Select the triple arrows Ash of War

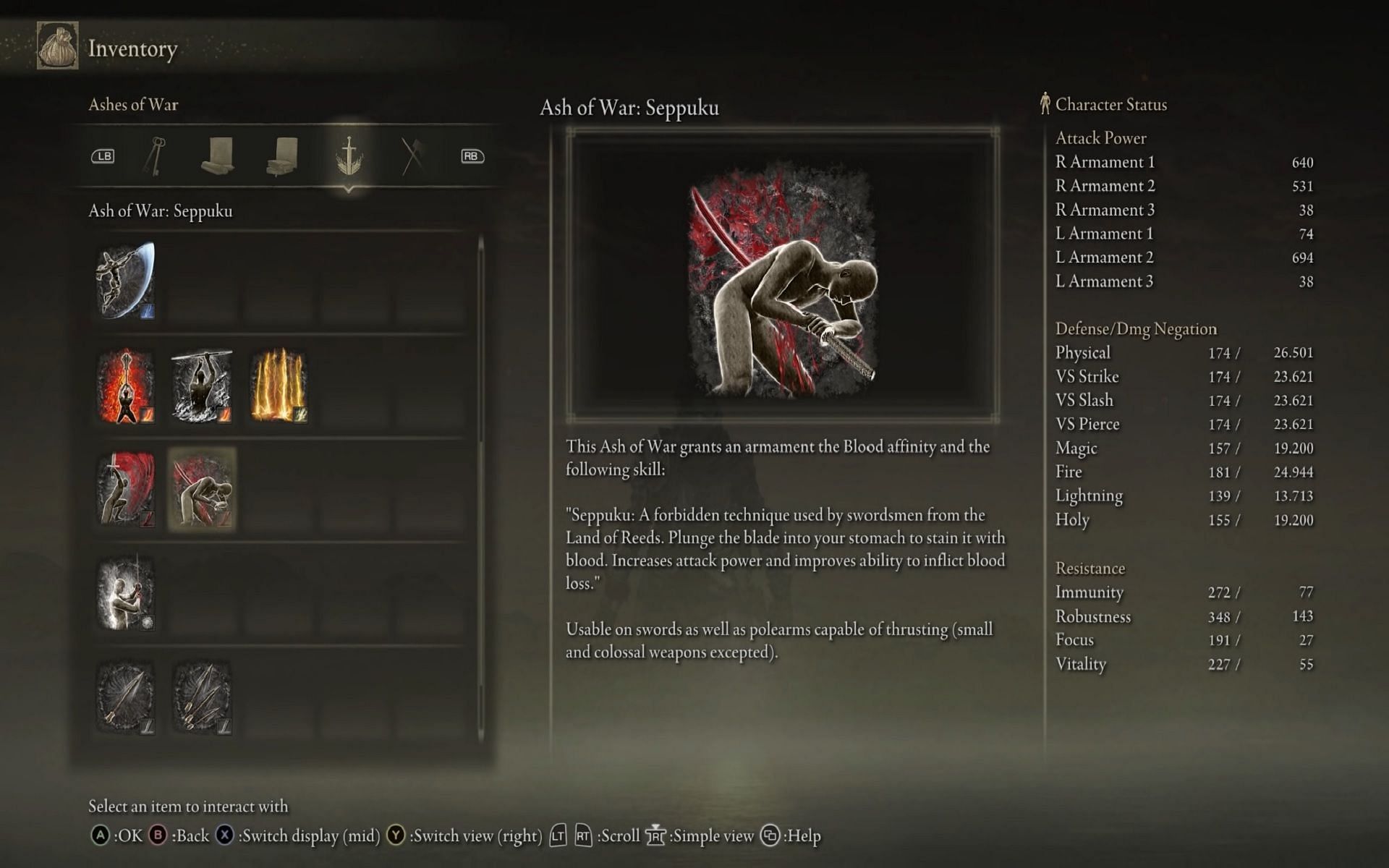[x=202, y=697]
